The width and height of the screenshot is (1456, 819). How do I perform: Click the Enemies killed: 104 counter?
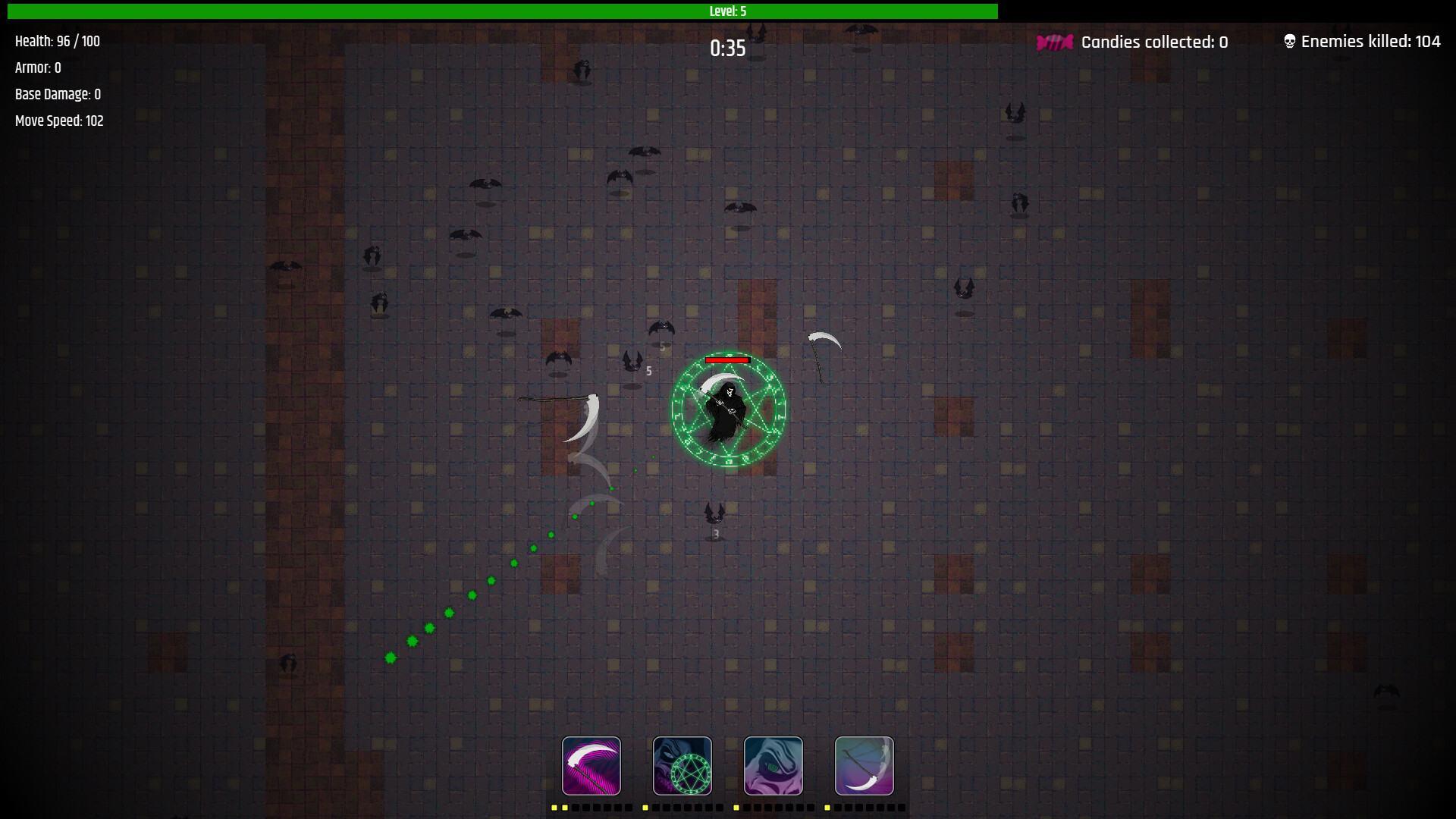[x=1371, y=42]
